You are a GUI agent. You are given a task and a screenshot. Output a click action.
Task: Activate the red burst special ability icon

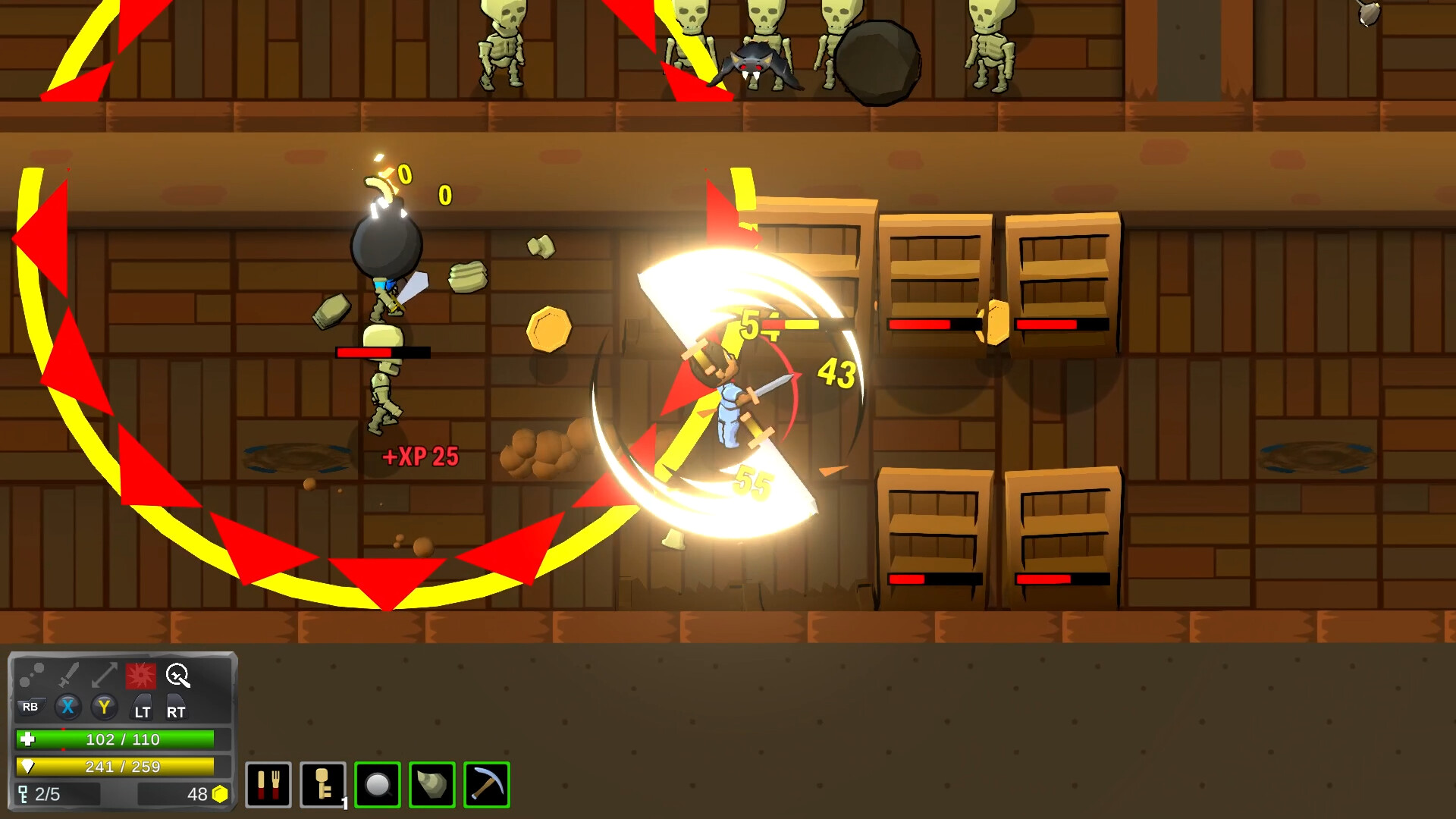(141, 676)
